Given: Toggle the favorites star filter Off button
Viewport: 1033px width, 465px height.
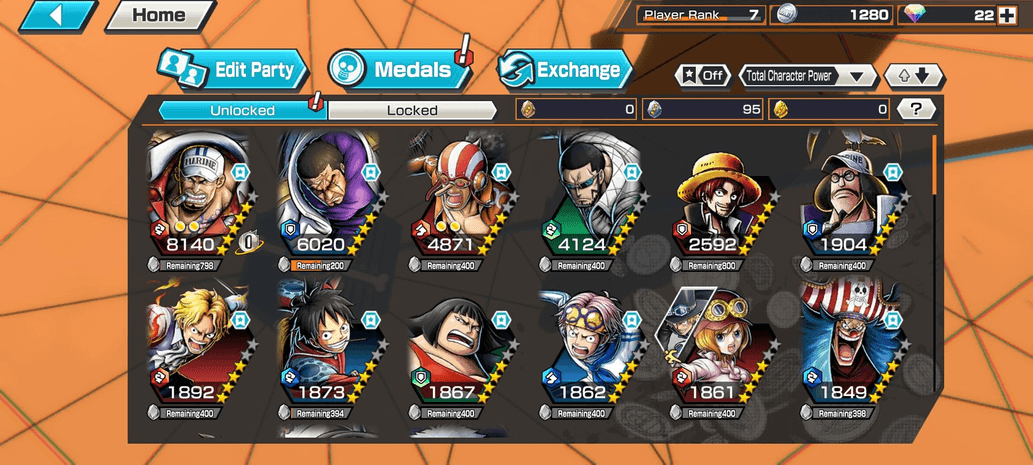Looking at the screenshot, I should coord(703,76).
